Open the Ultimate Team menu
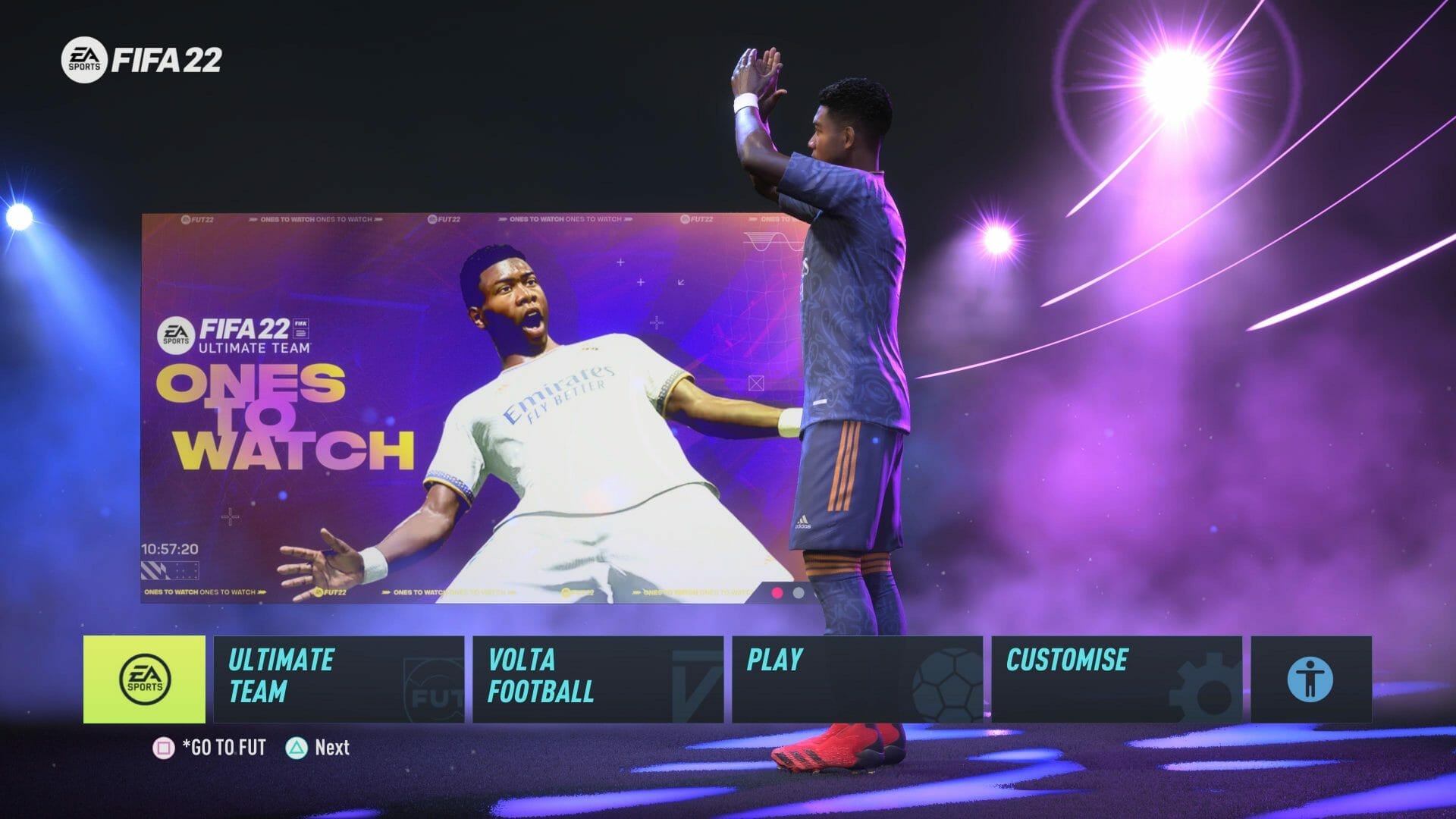The height and width of the screenshot is (819, 1456). pyautogui.click(x=338, y=679)
